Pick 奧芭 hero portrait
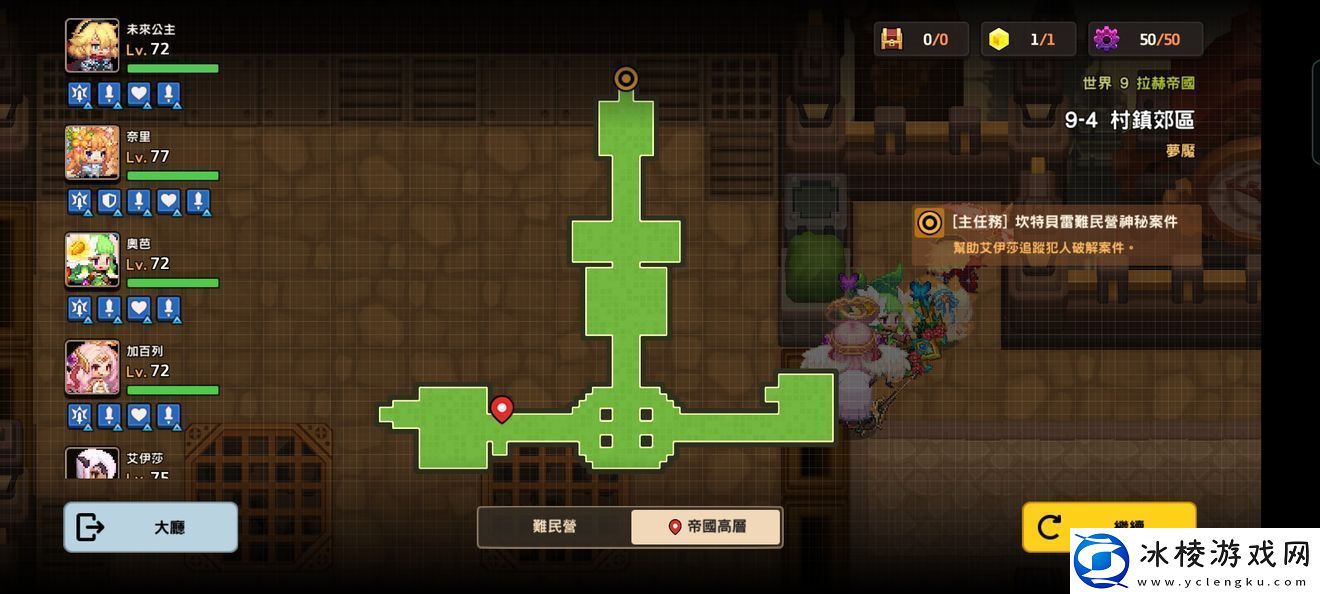Viewport: 1320px width, 594px height. point(92,260)
